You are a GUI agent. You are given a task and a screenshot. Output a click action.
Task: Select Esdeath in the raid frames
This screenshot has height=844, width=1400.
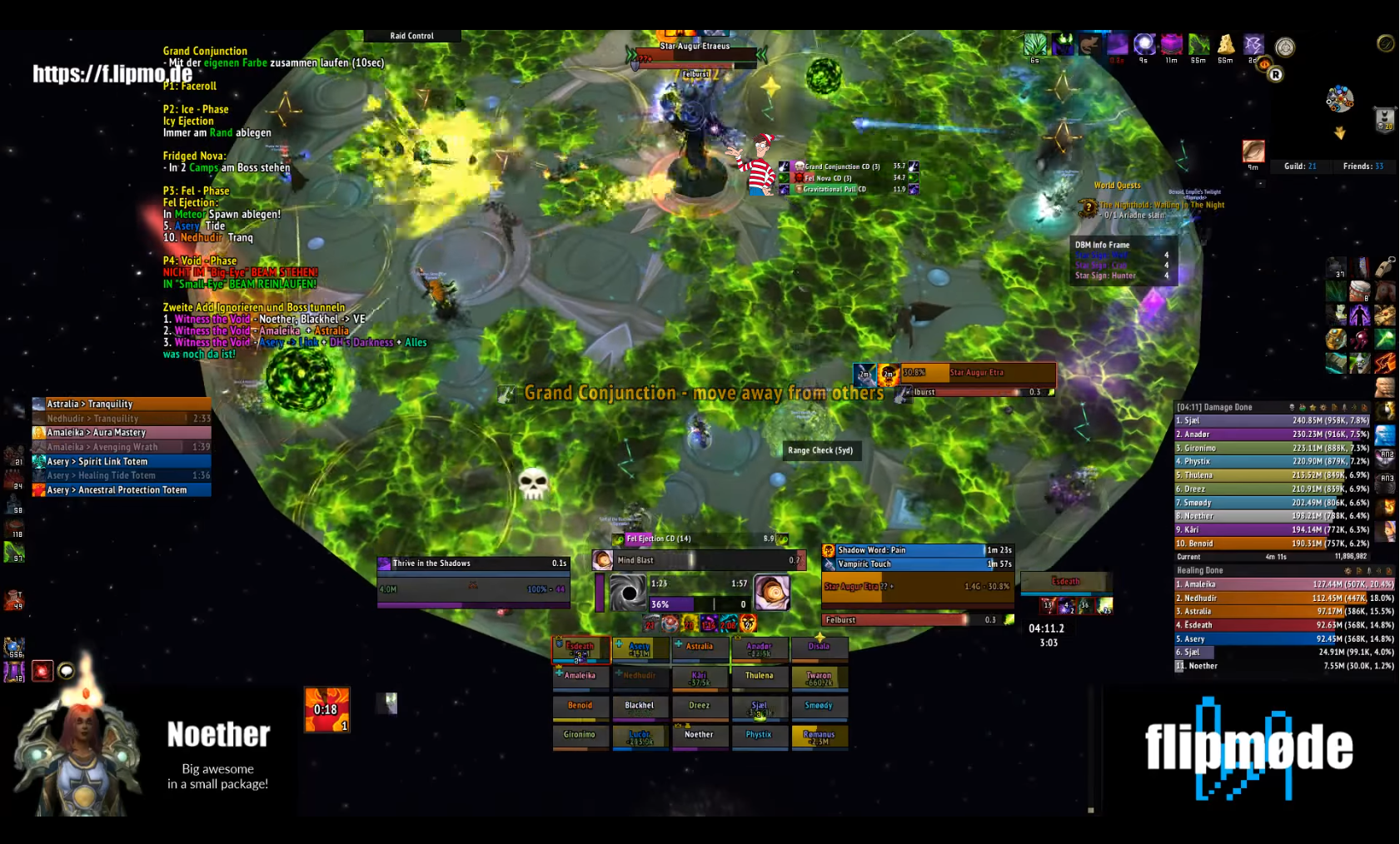tap(580, 648)
